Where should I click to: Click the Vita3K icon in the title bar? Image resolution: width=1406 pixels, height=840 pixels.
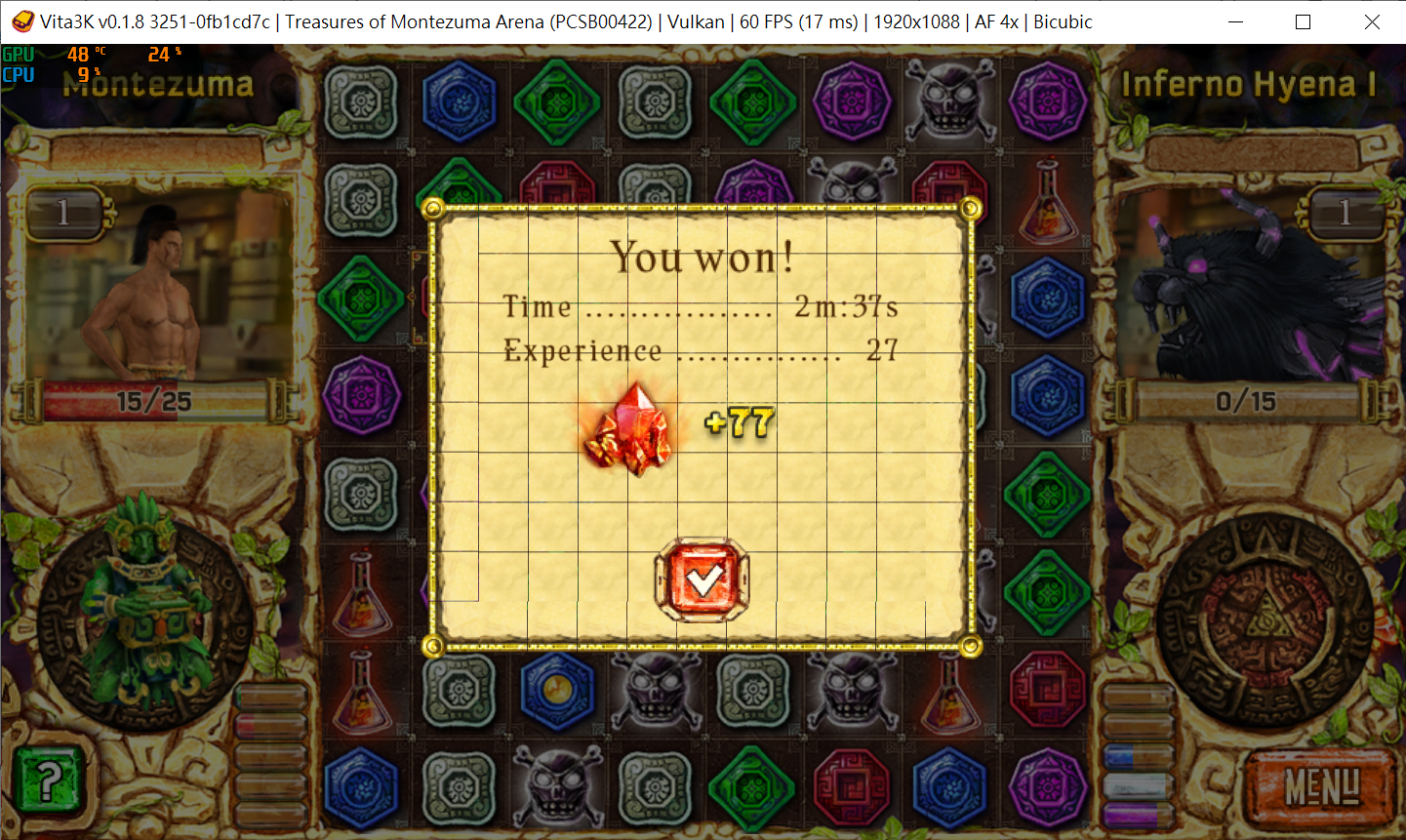21,20
